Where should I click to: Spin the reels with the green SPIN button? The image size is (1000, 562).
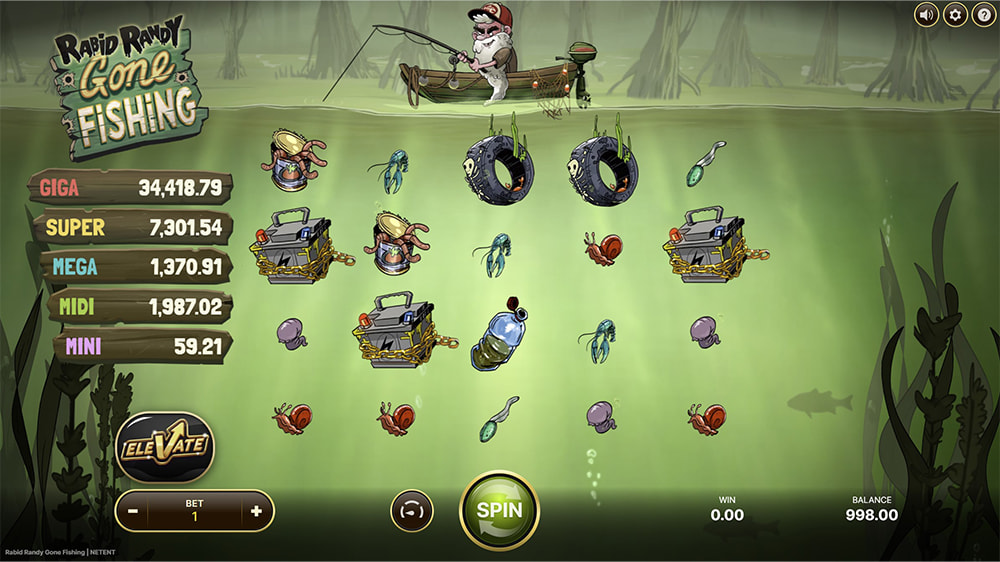[x=499, y=509]
